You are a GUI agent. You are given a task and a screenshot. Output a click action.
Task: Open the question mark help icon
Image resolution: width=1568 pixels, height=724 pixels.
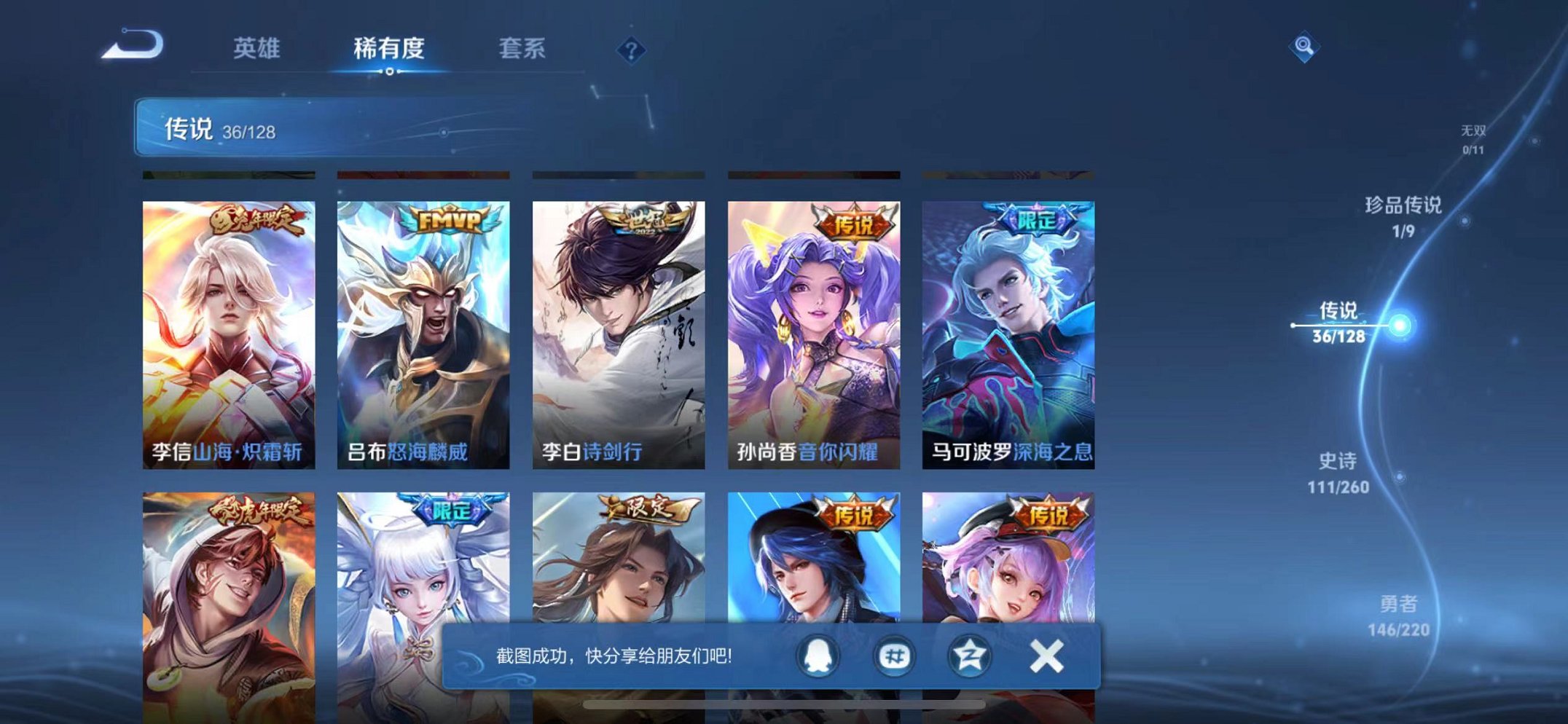(x=632, y=50)
